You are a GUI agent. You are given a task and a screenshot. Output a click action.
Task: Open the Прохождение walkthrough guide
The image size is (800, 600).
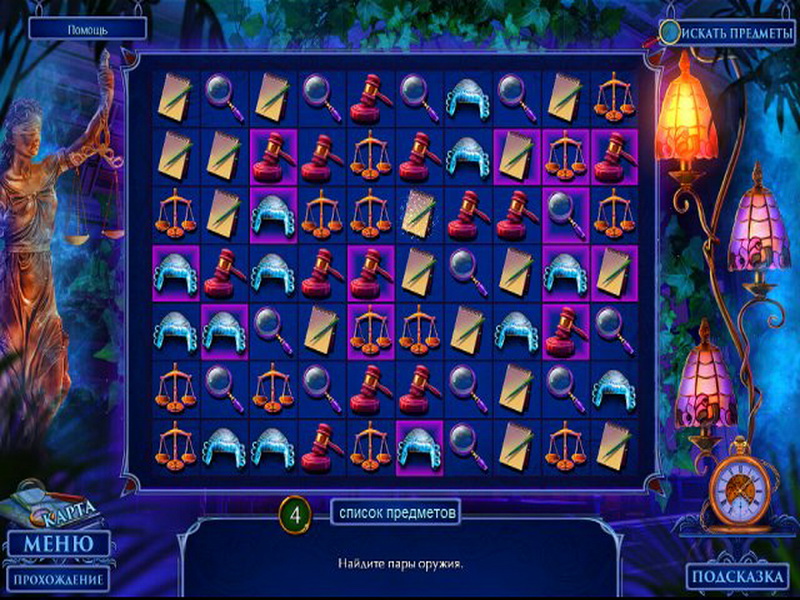58,579
